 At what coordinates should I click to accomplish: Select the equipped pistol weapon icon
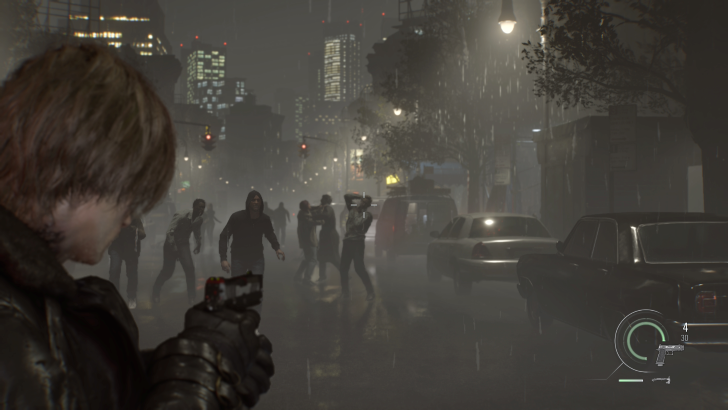tap(668, 351)
